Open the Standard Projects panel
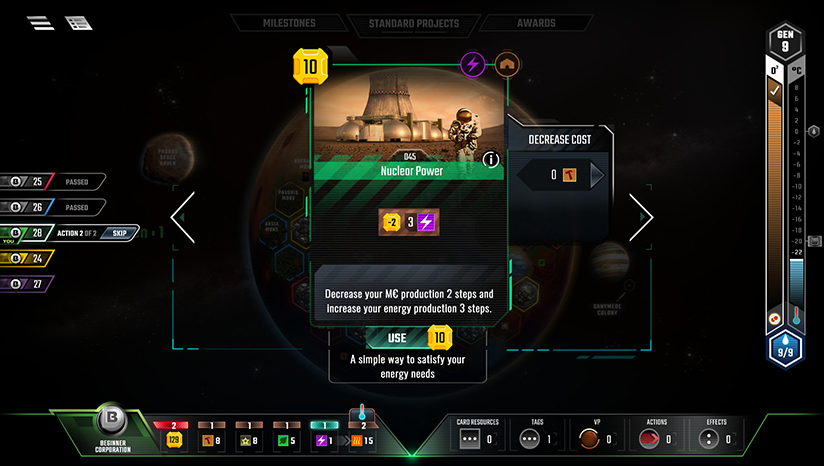Image resolution: width=824 pixels, height=466 pixels. [x=413, y=23]
